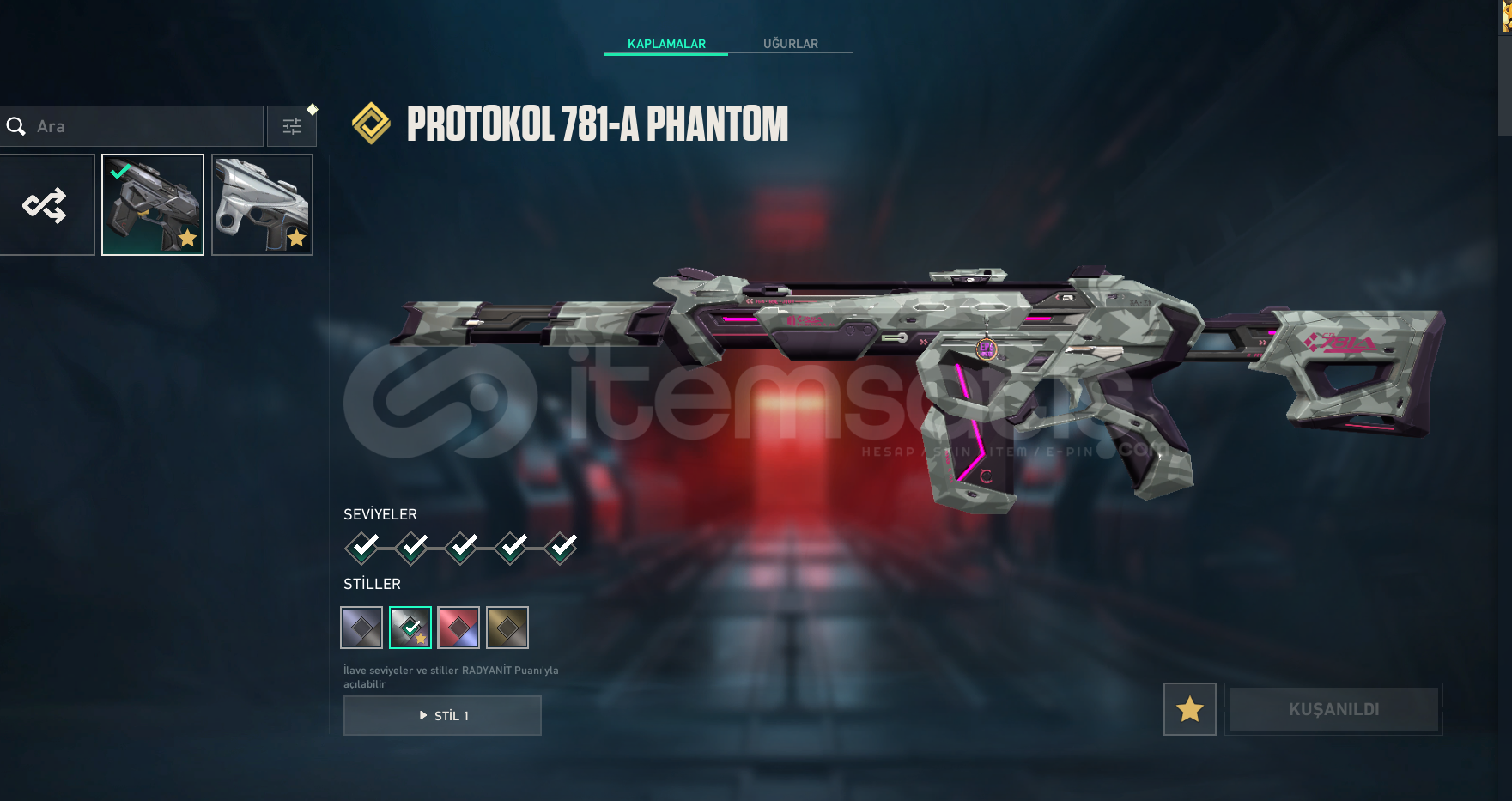This screenshot has width=1512, height=801.
Task: Play the Stil 1 preview video
Action: point(442,716)
